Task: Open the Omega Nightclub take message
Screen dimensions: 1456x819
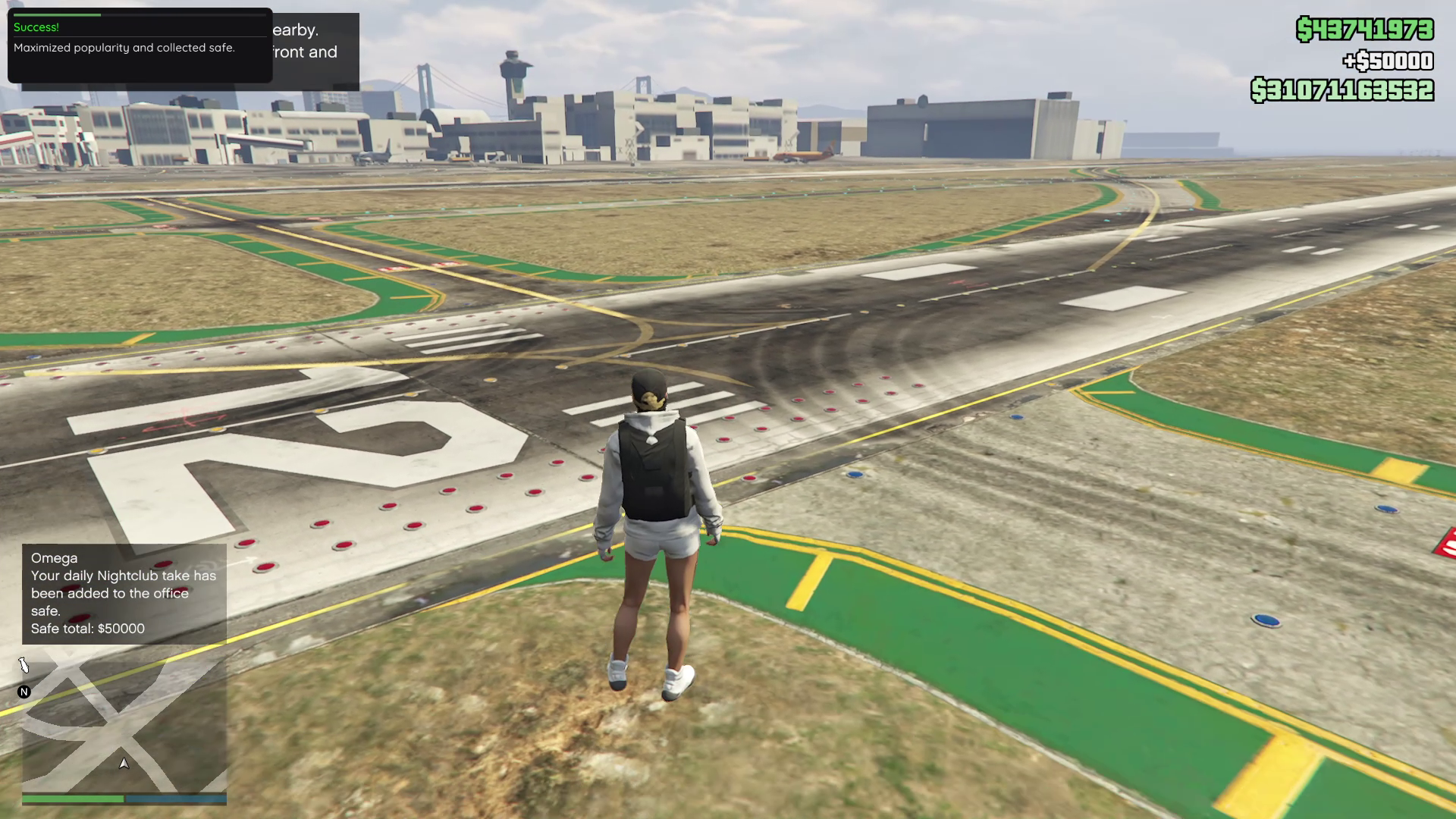Action: point(124,594)
